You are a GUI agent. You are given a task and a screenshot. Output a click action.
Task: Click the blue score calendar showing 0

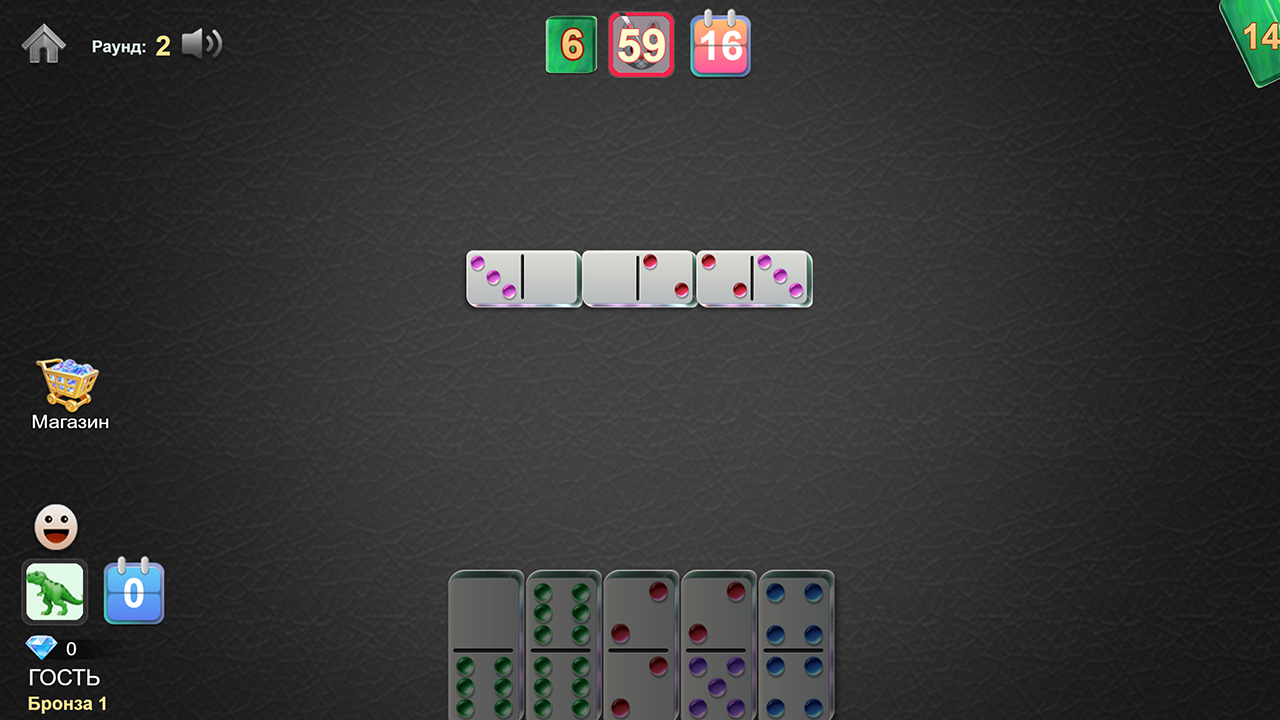pyautogui.click(x=134, y=592)
